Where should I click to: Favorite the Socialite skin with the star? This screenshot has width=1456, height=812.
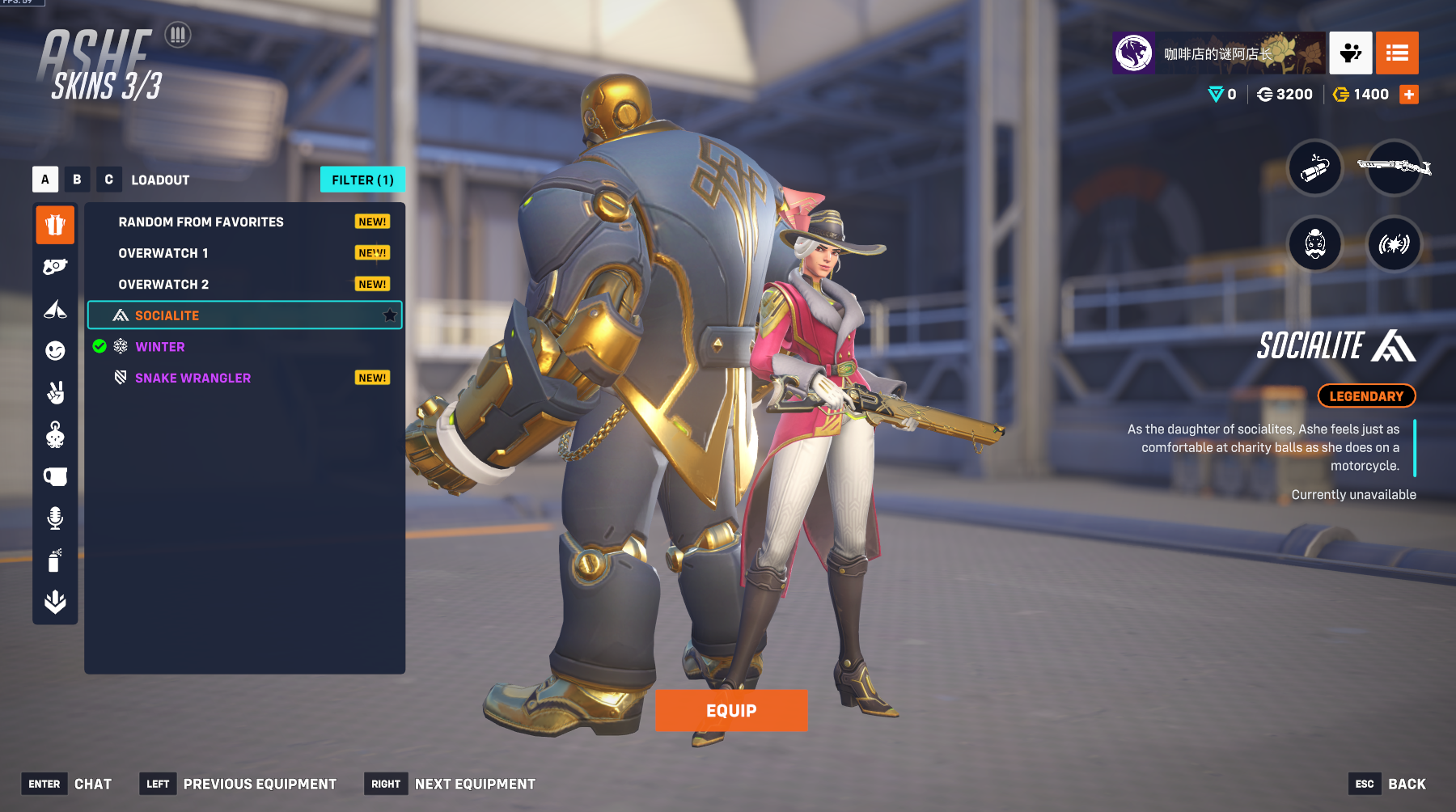pyautogui.click(x=390, y=315)
